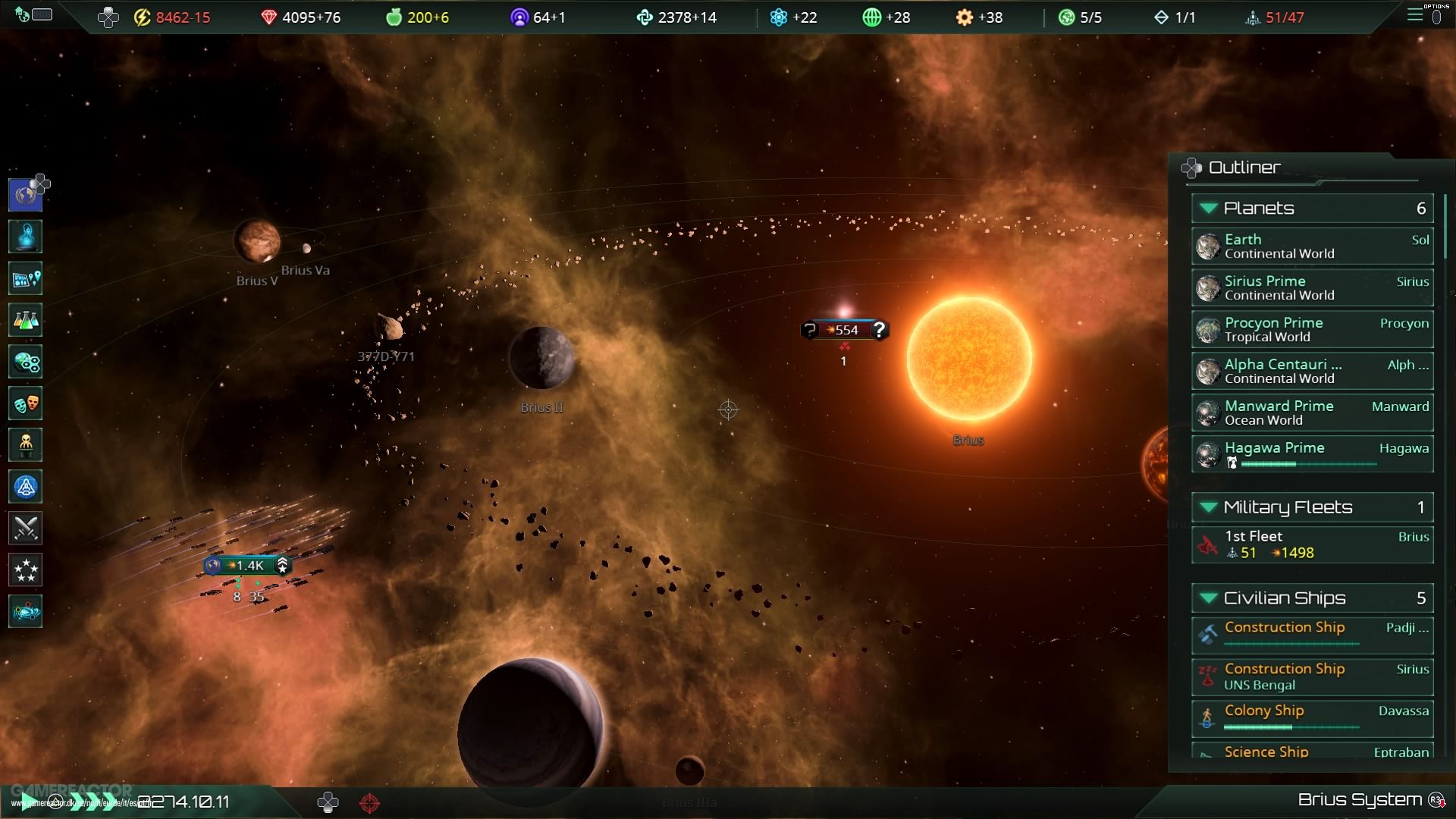Open the Government screen via globe icon
The width and height of the screenshot is (1456, 819).
pyautogui.click(x=25, y=194)
